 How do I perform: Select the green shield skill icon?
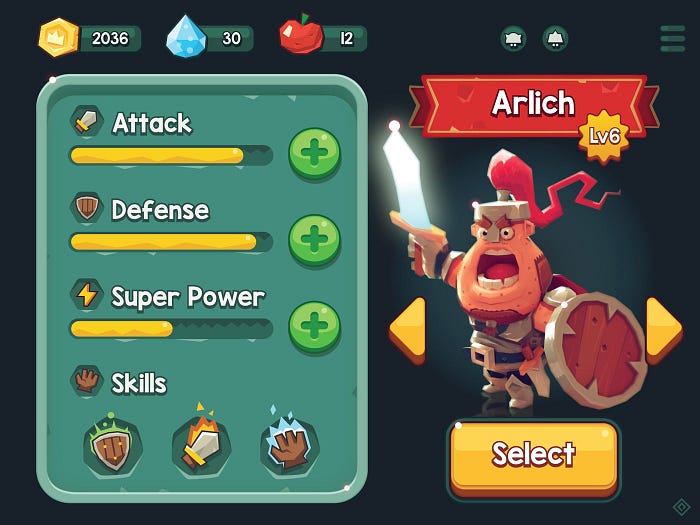[x=112, y=446]
